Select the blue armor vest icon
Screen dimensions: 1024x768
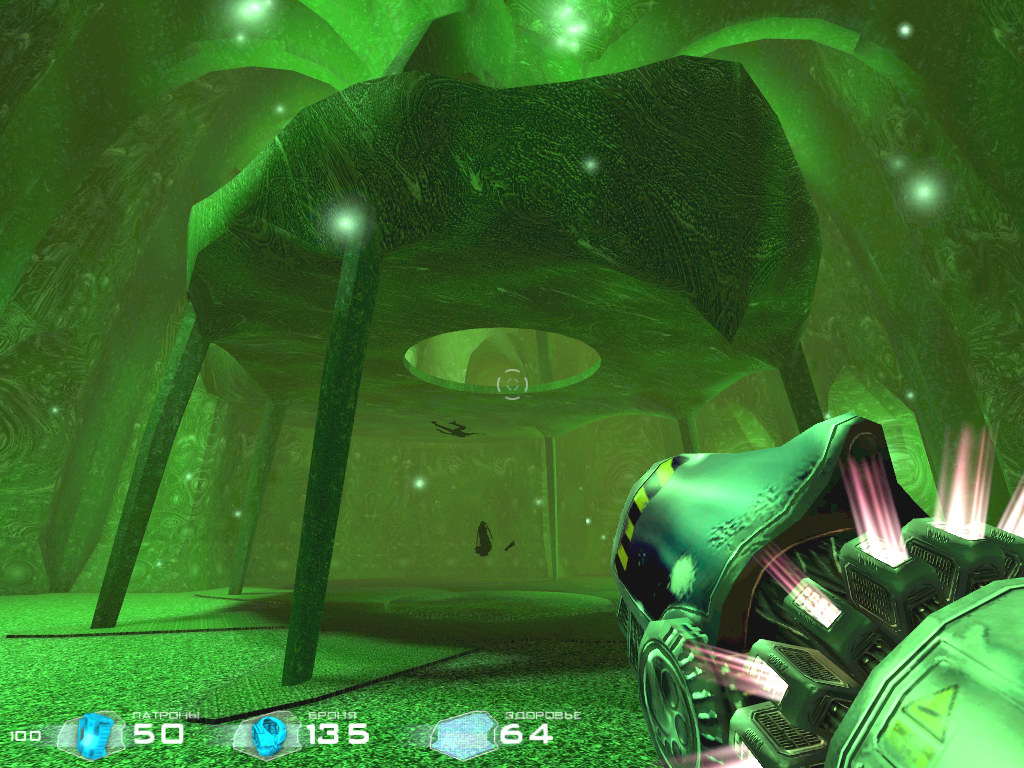[x=267, y=734]
